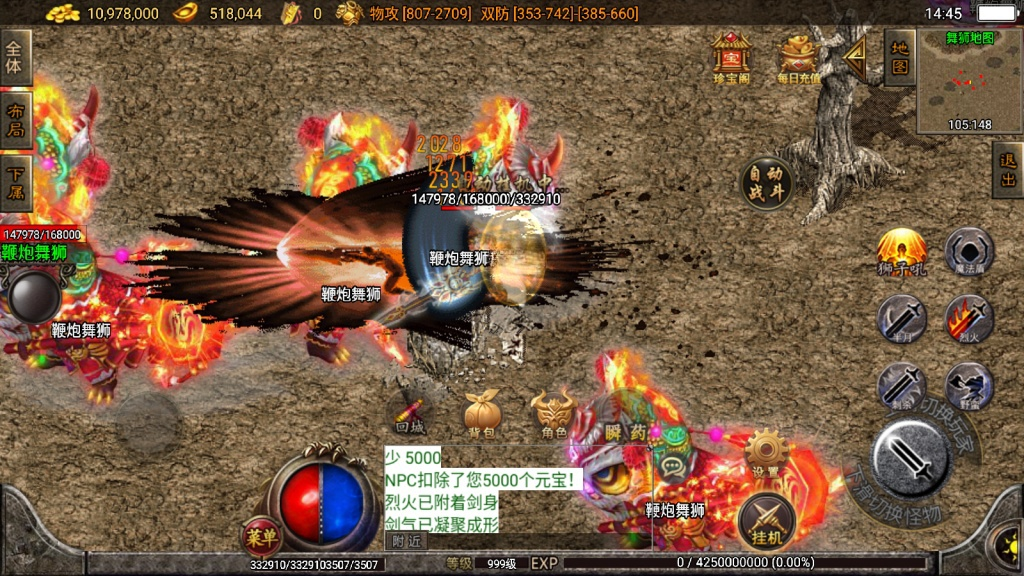Viewport: 1024px width, 576px height.
Task: Collapse the top icon bar with the arrow
Action: [x=855, y=57]
